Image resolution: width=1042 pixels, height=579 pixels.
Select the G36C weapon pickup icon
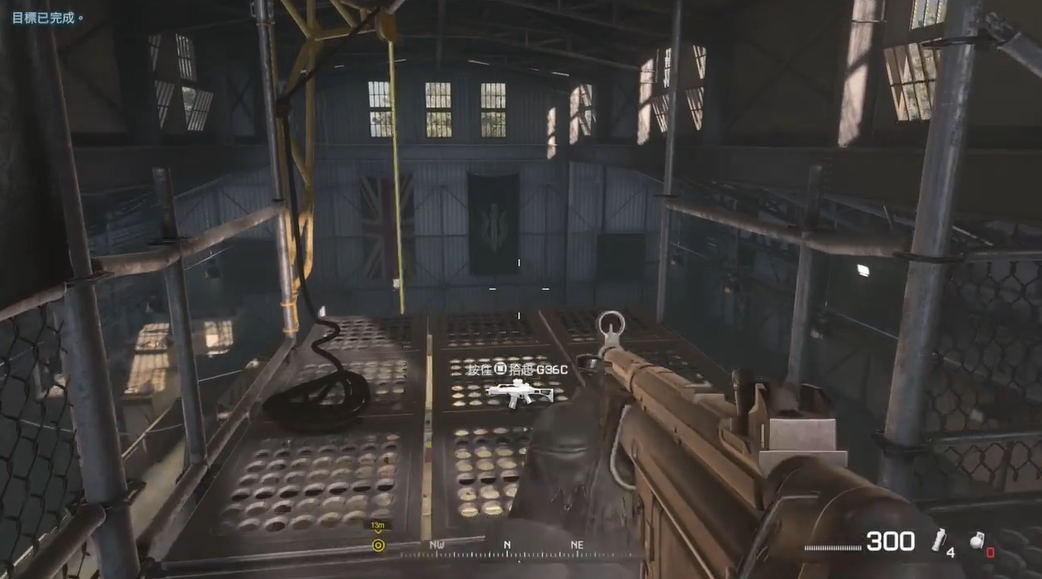click(x=519, y=394)
